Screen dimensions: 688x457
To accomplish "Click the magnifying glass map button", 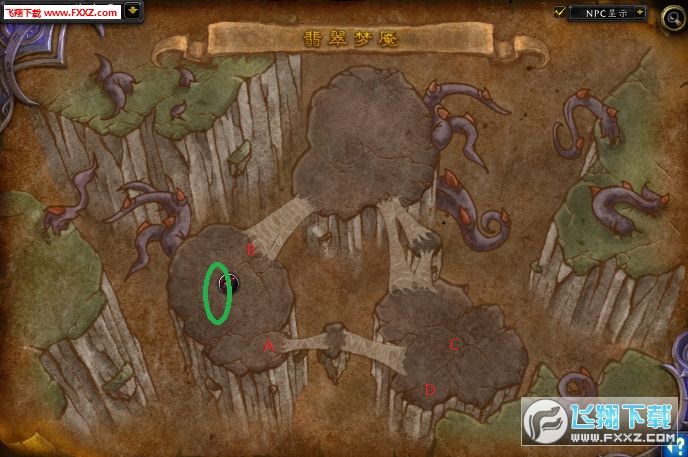I will pos(672,20).
